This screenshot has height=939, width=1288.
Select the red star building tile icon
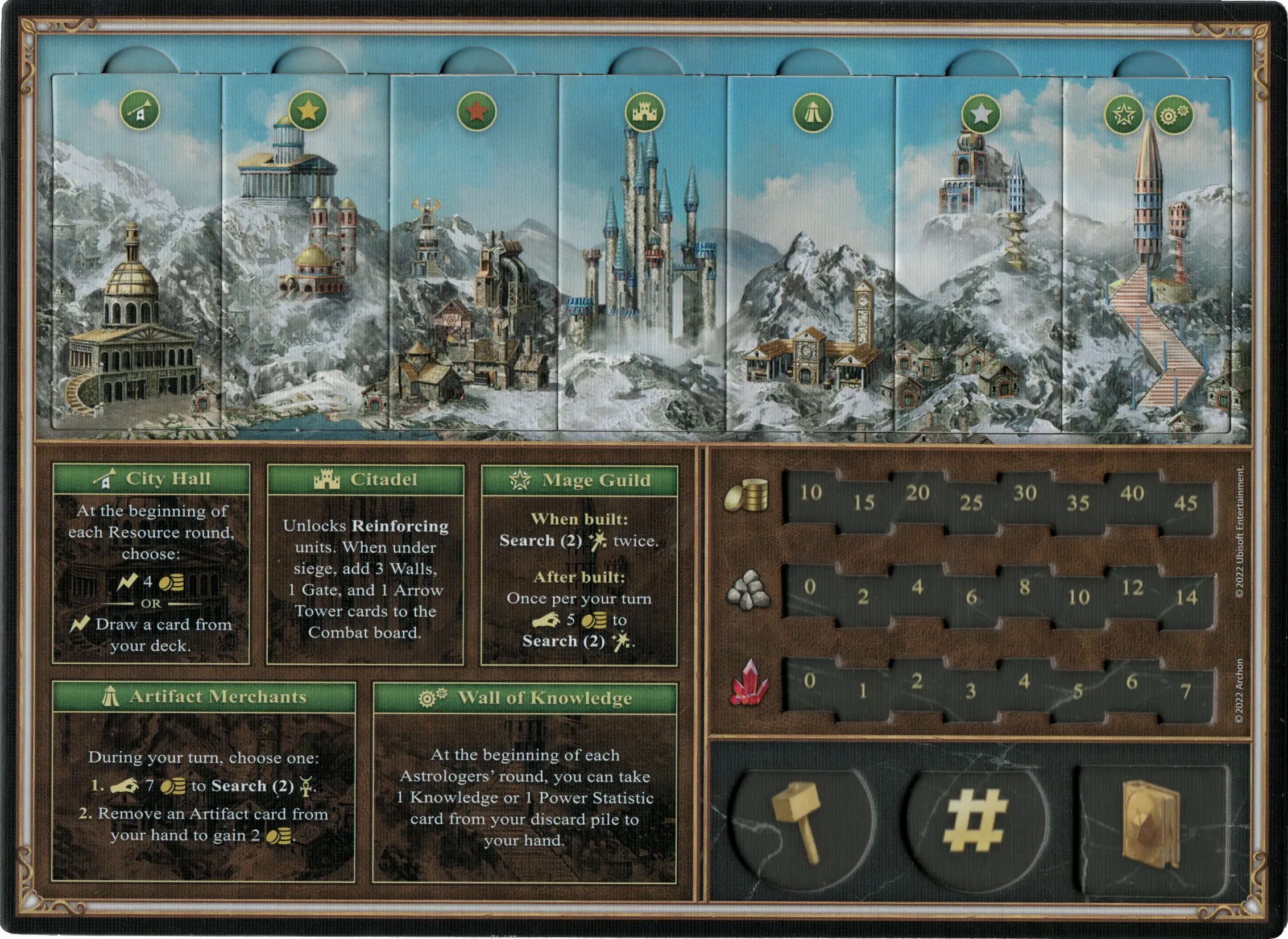click(x=476, y=111)
